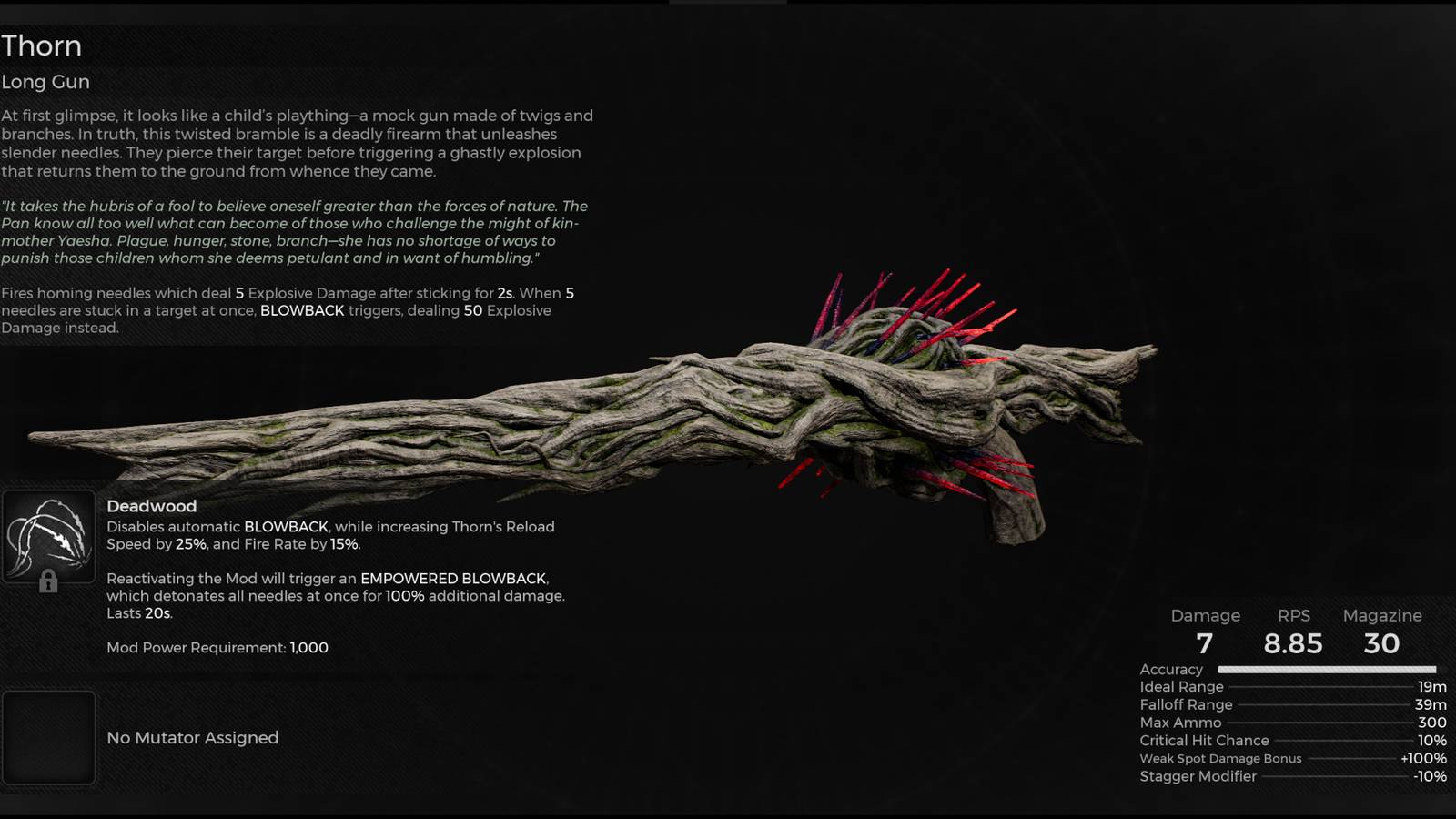Screen dimensions: 1456x819
Task: Click the Stagger Modifier stat entry
Action: [1198, 776]
